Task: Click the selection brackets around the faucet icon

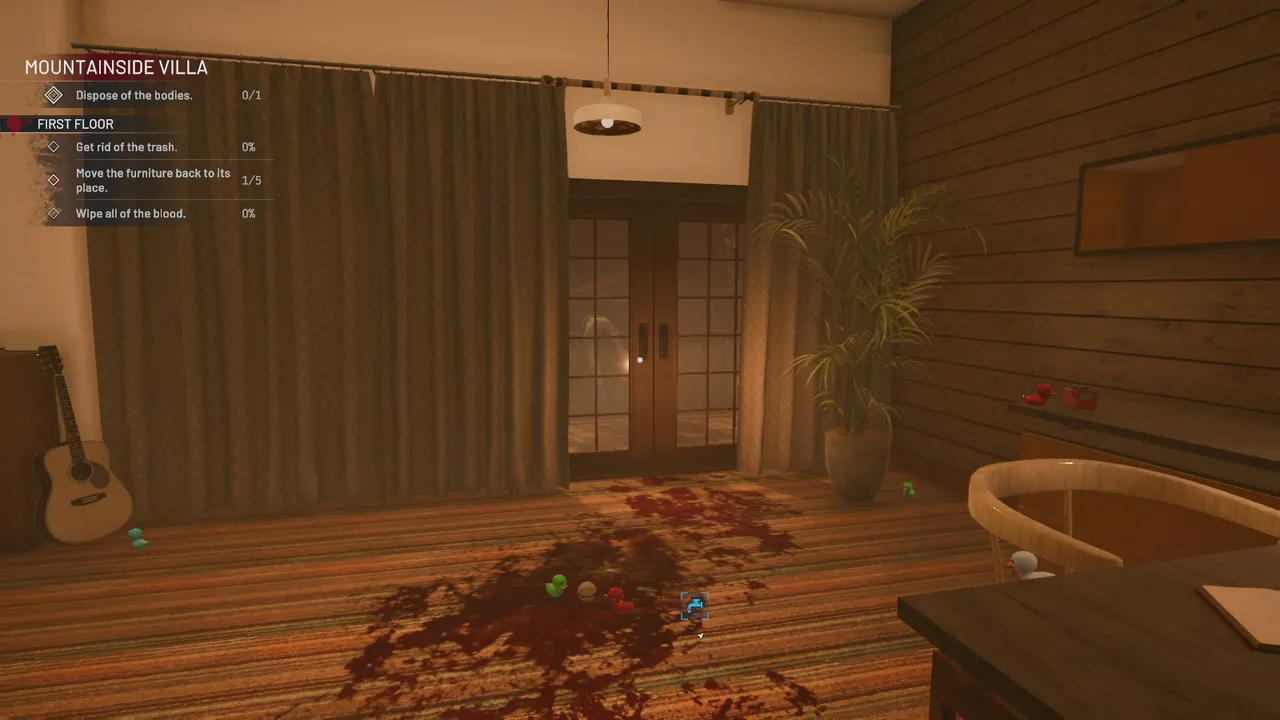Action: tap(694, 606)
